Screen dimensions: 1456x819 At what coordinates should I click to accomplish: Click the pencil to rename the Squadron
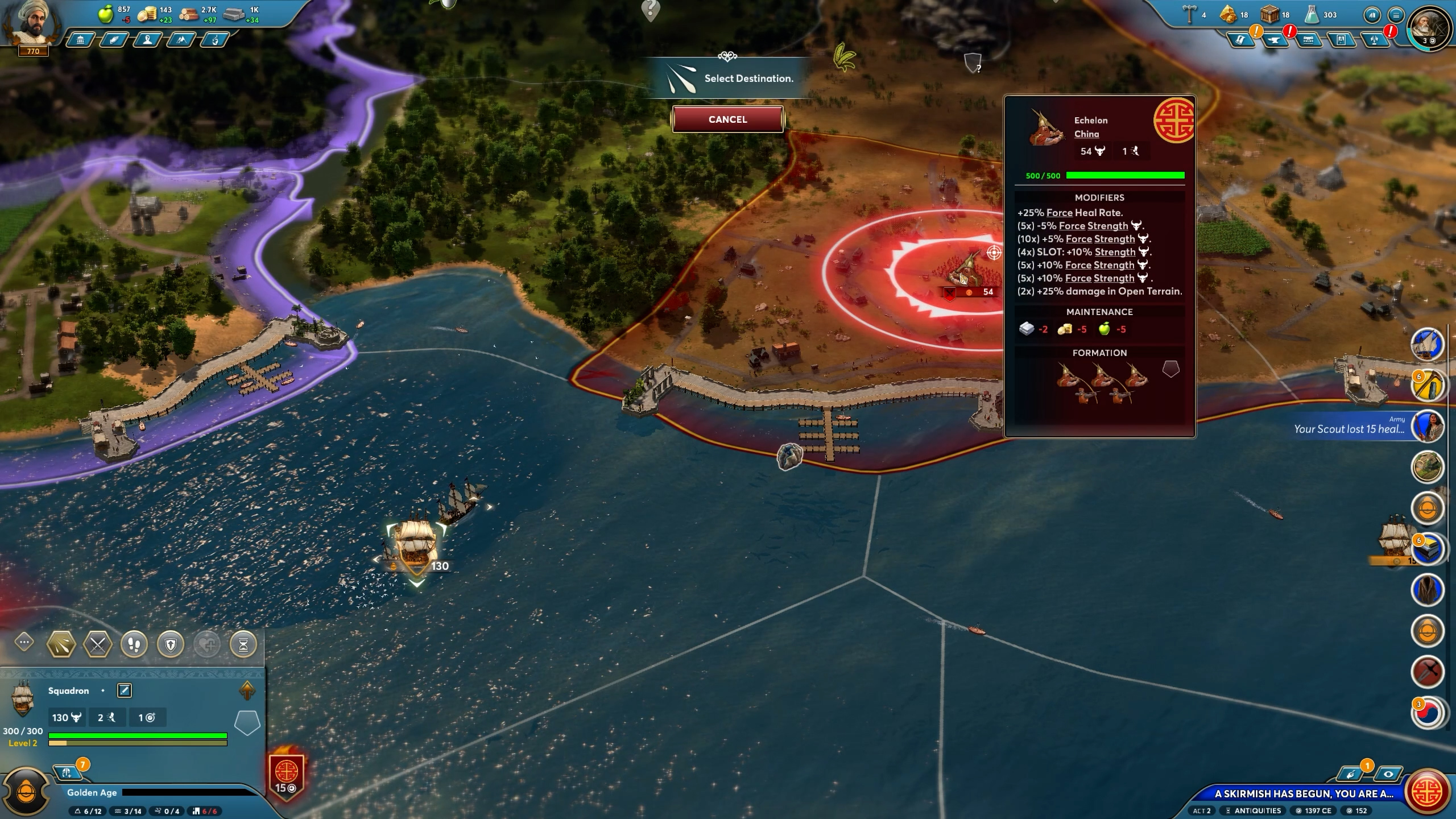(124, 690)
